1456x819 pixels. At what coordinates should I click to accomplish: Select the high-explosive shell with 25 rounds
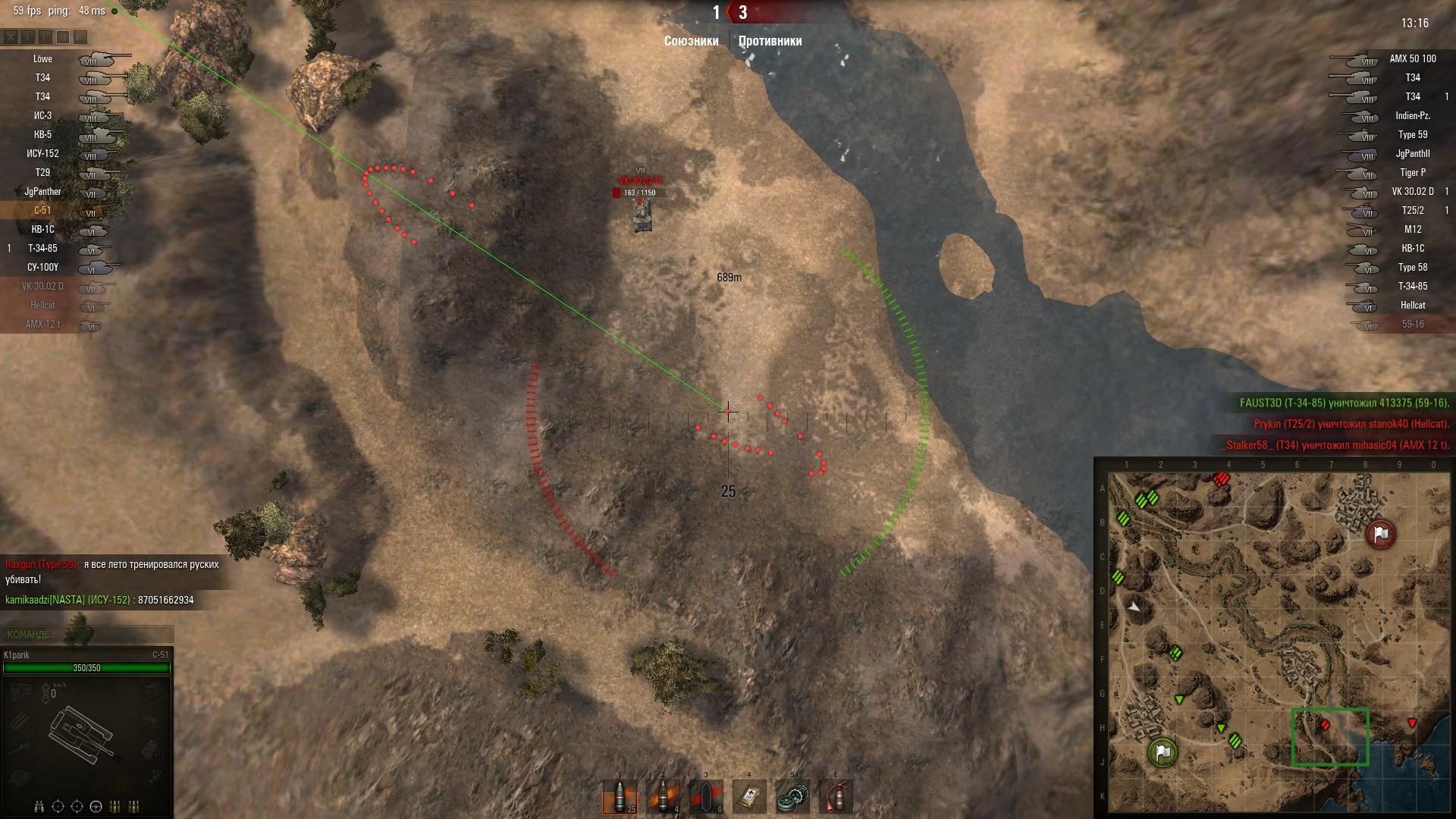pos(619,797)
